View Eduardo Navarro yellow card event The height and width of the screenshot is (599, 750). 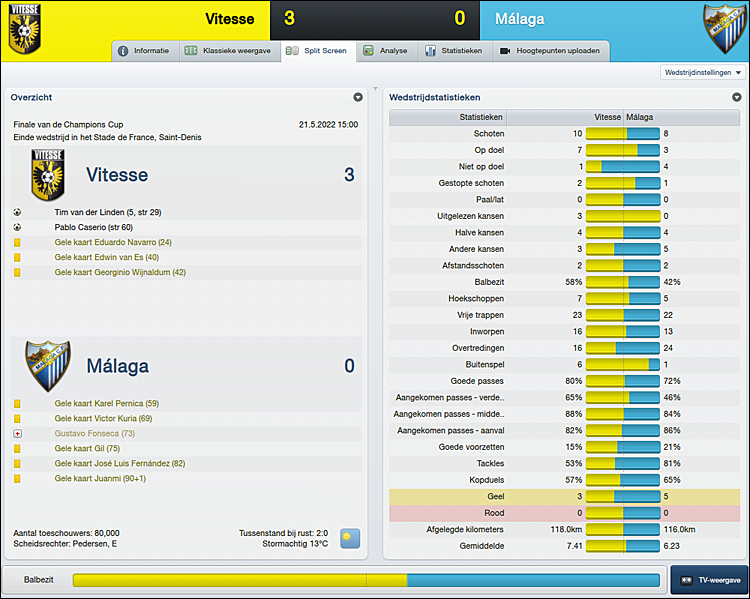click(113, 242)
